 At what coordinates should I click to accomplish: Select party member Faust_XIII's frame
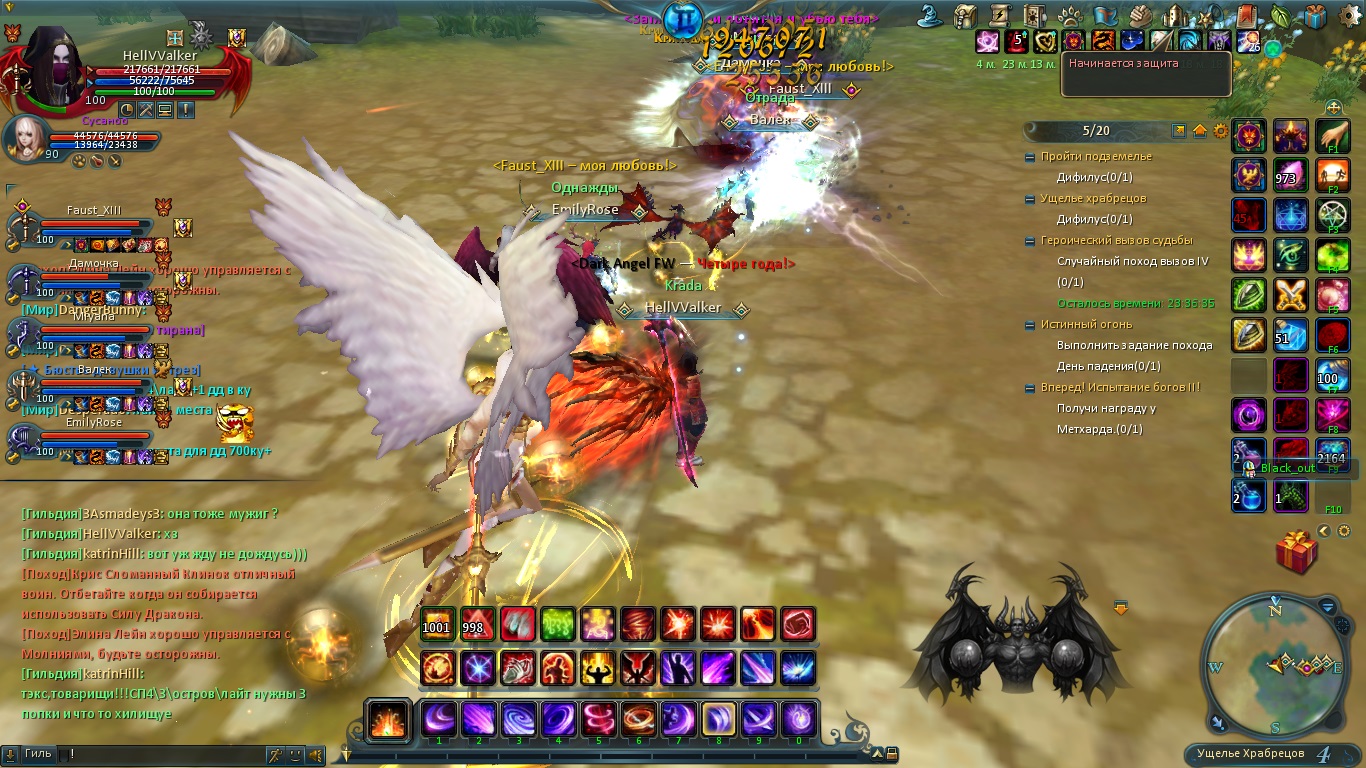tap(90, 225)
